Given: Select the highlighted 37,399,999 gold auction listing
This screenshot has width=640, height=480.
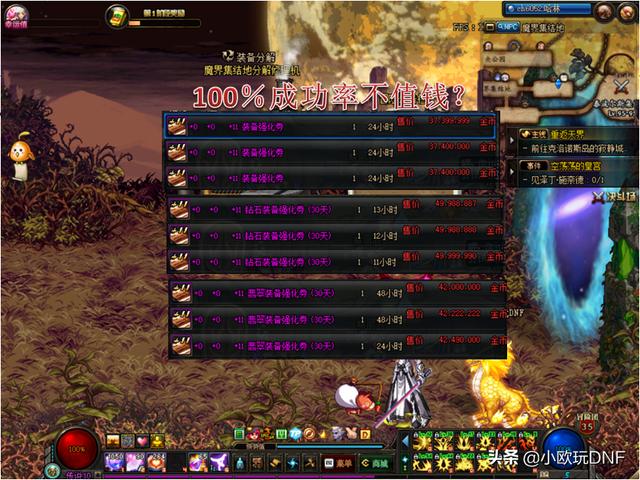Looking at the screenshot, I should point(330,126).
